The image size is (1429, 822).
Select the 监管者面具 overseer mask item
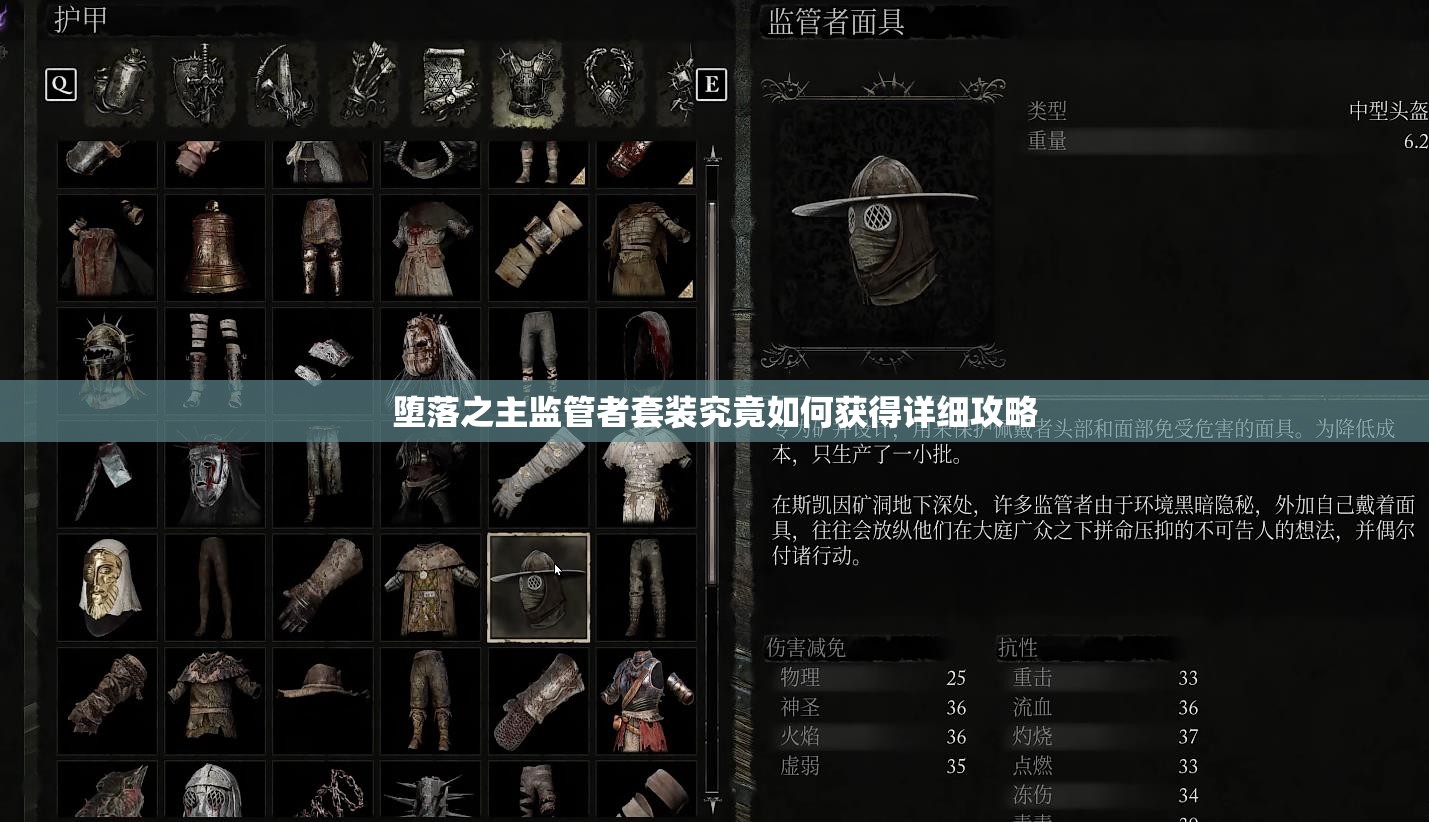tap(538, 587)
